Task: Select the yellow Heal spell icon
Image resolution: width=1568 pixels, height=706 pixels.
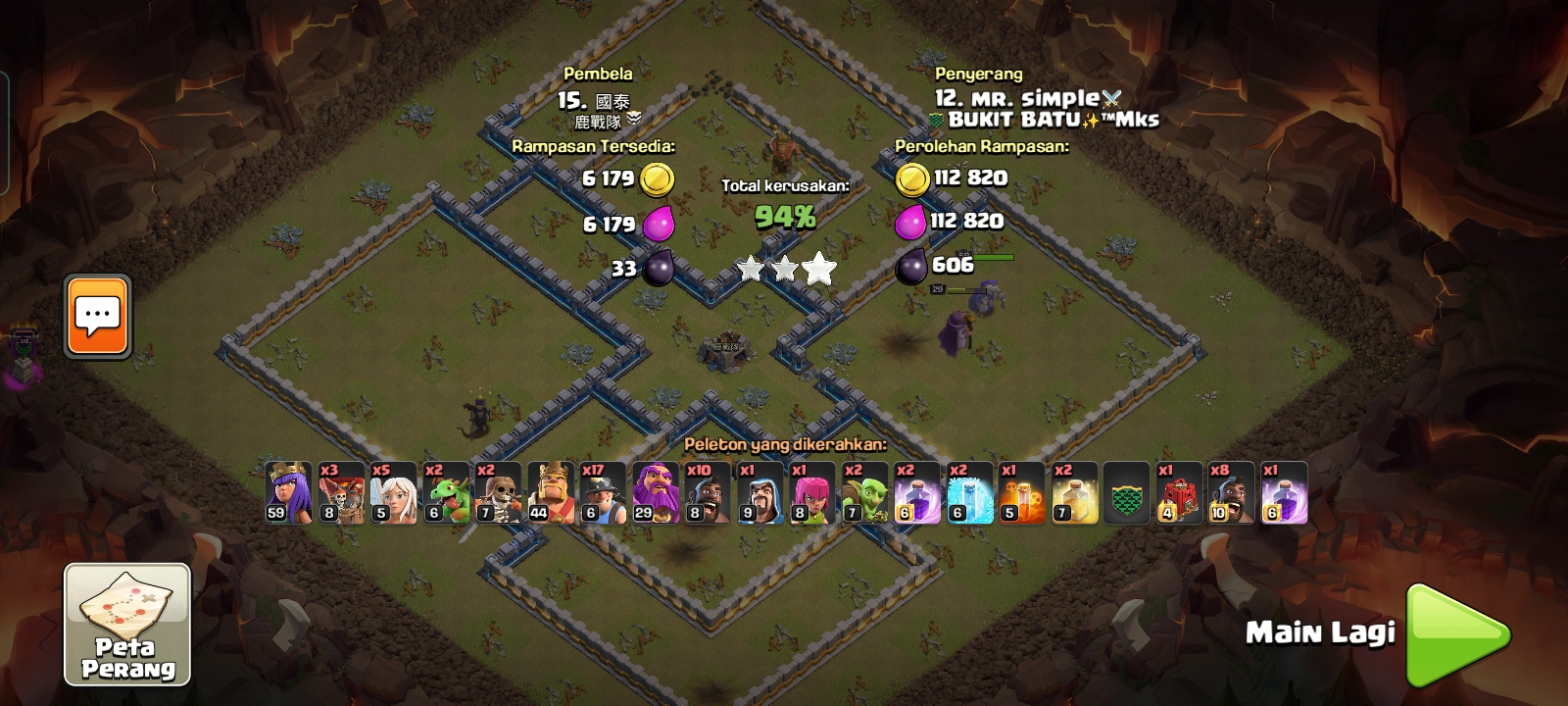Action: (1074, 492)
